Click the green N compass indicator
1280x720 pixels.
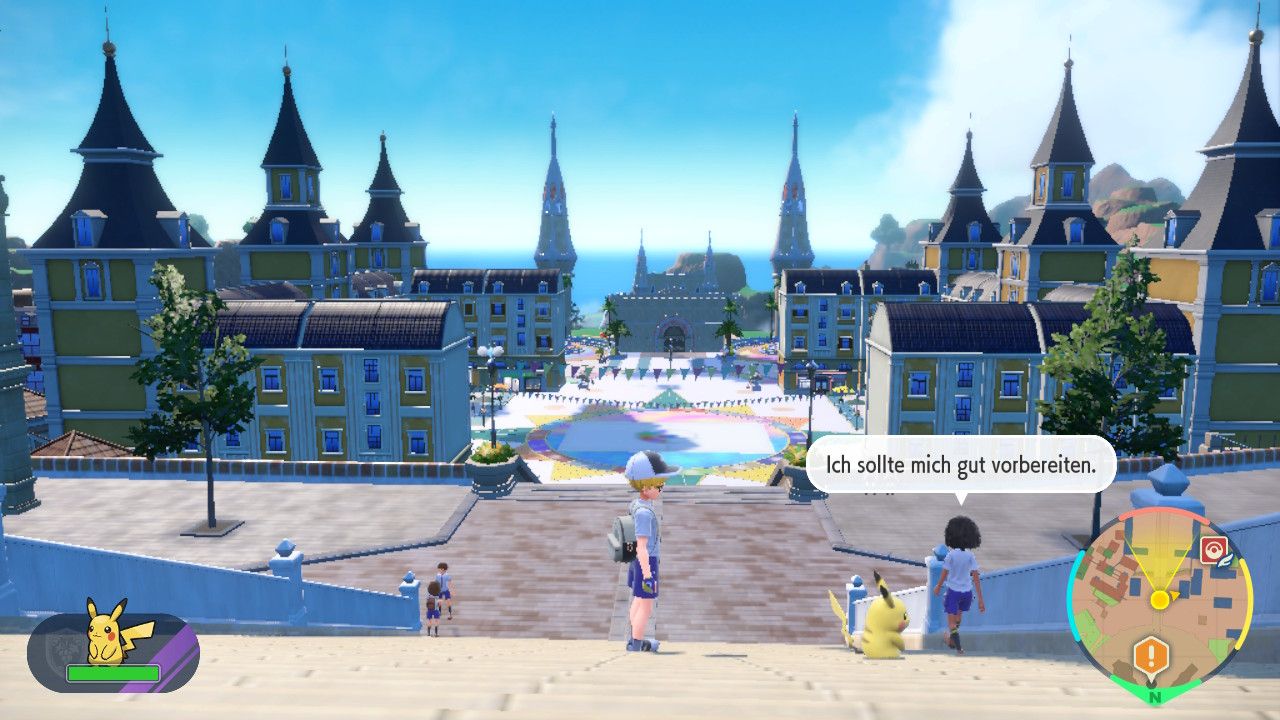(x=1155, y=696)
